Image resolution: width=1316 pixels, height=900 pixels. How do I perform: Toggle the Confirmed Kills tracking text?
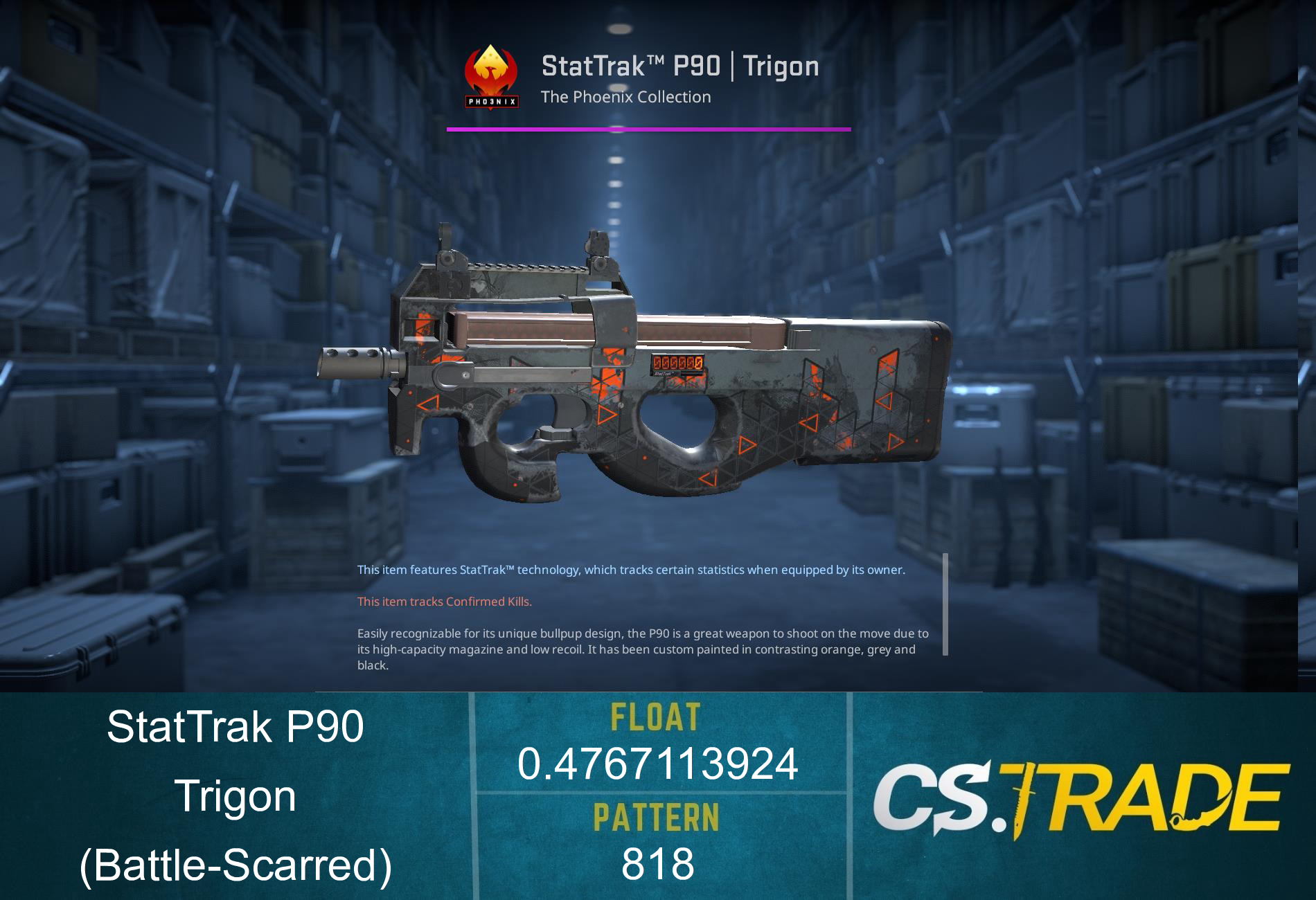click(444, 602)
